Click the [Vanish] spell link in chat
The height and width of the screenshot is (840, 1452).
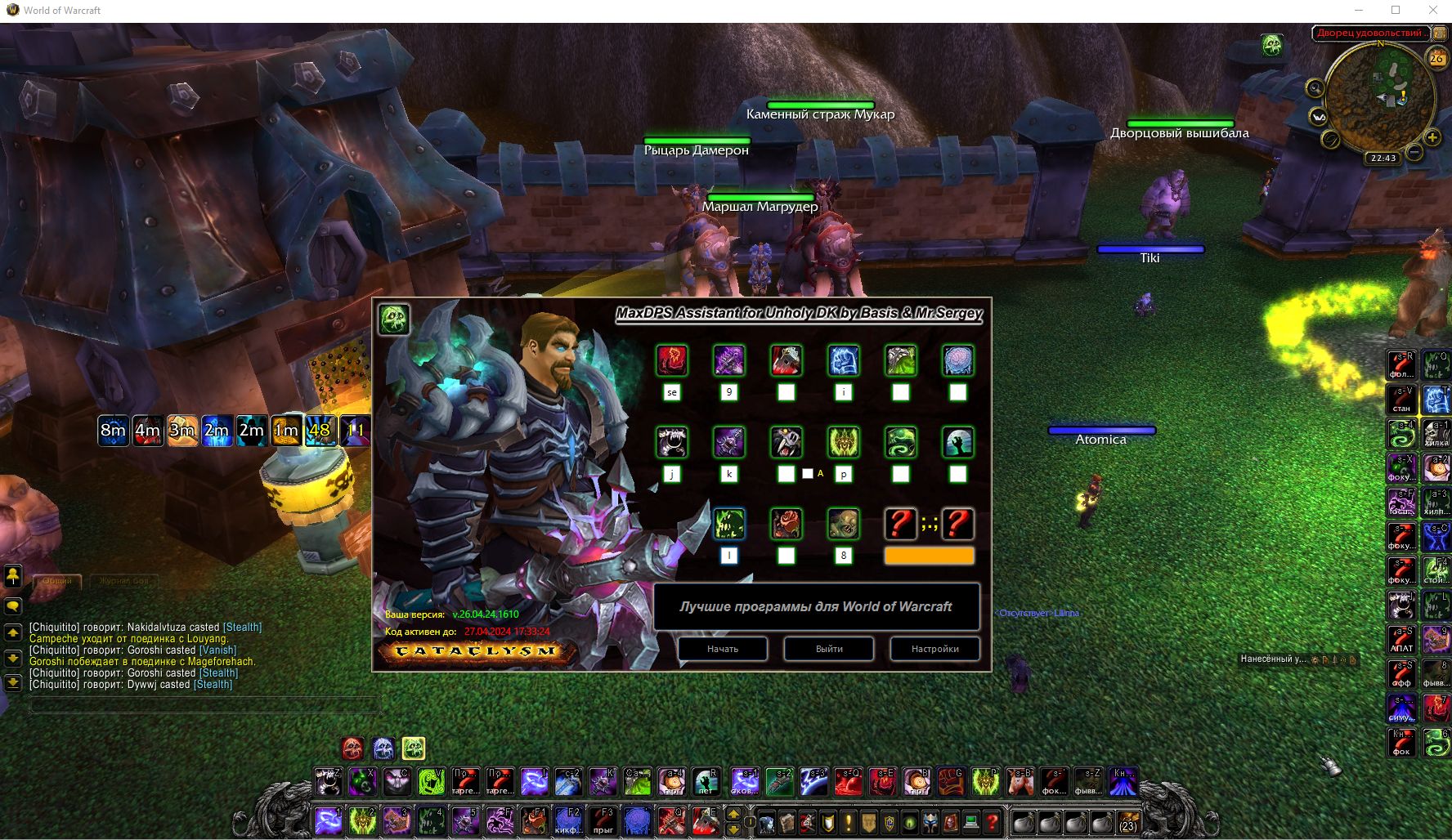coord(217,650)
